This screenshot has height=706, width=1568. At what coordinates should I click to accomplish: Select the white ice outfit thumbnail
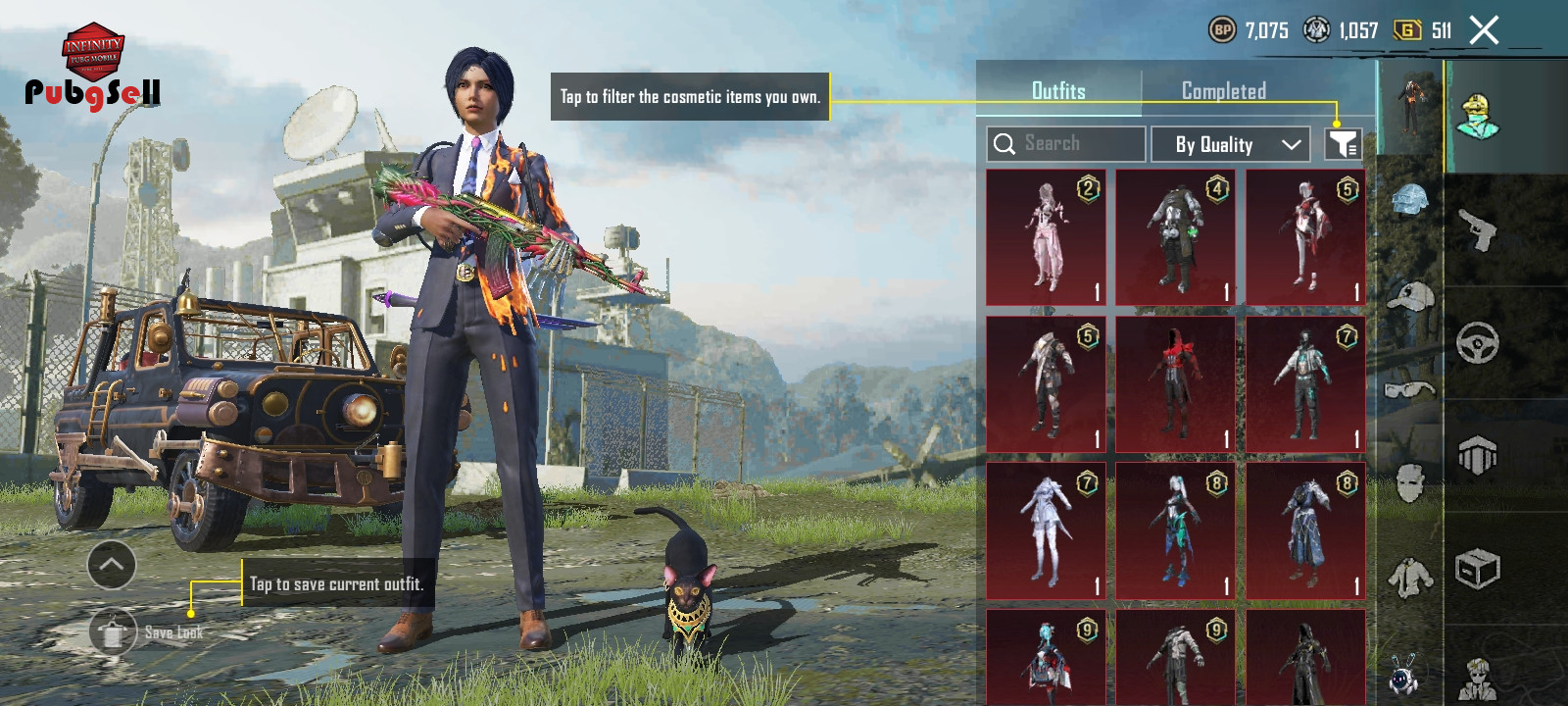pos(1046,530)
